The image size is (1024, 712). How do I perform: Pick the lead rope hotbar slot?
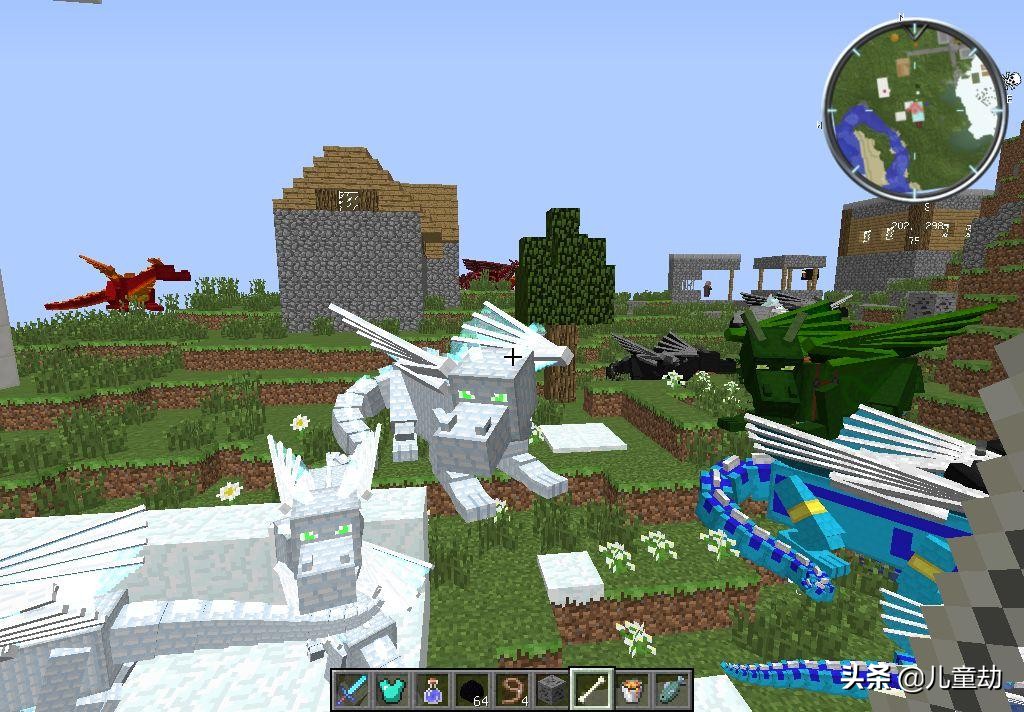point(511,689)
